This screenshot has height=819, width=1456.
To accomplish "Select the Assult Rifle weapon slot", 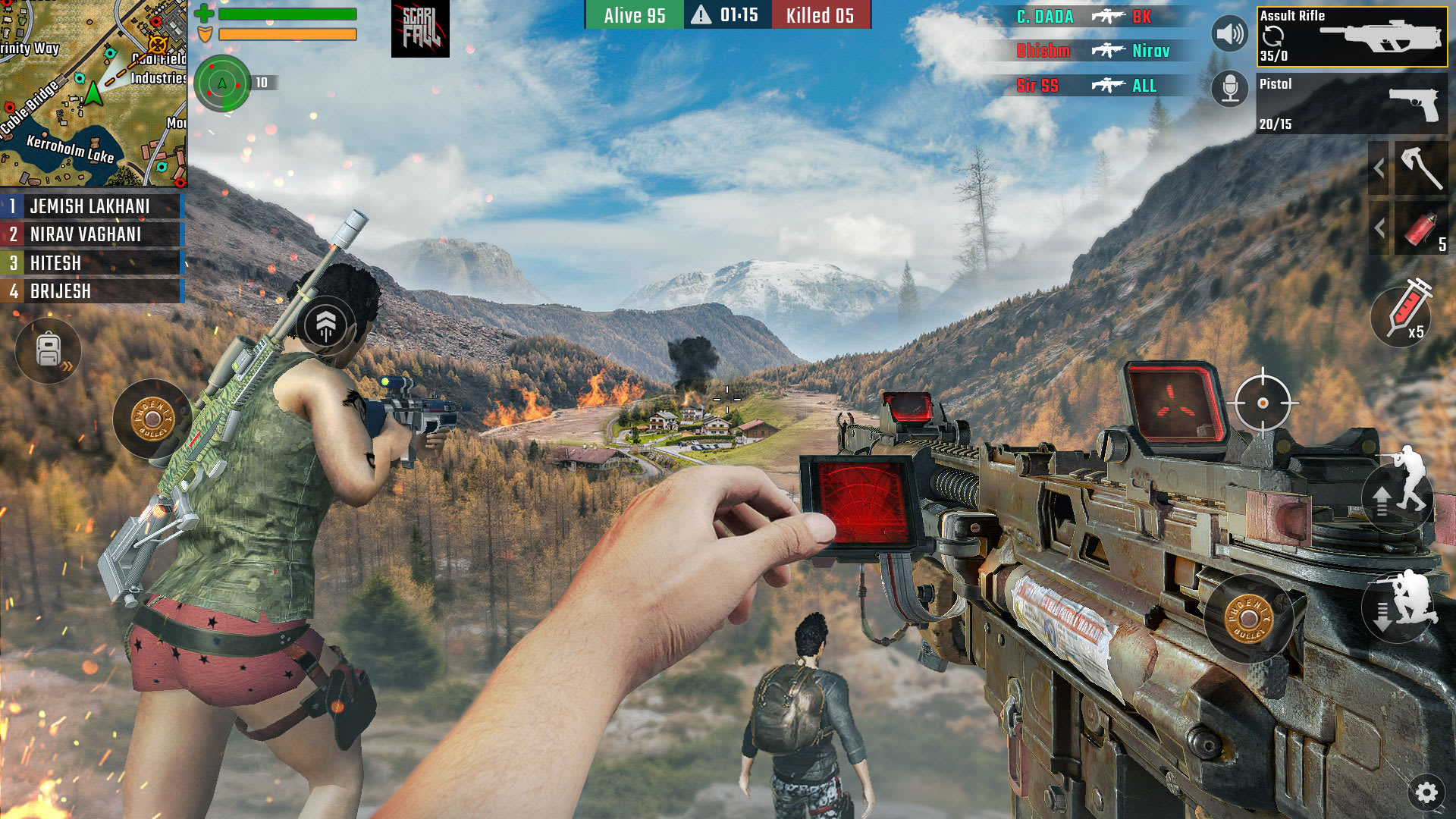I will pos(1351,36).
